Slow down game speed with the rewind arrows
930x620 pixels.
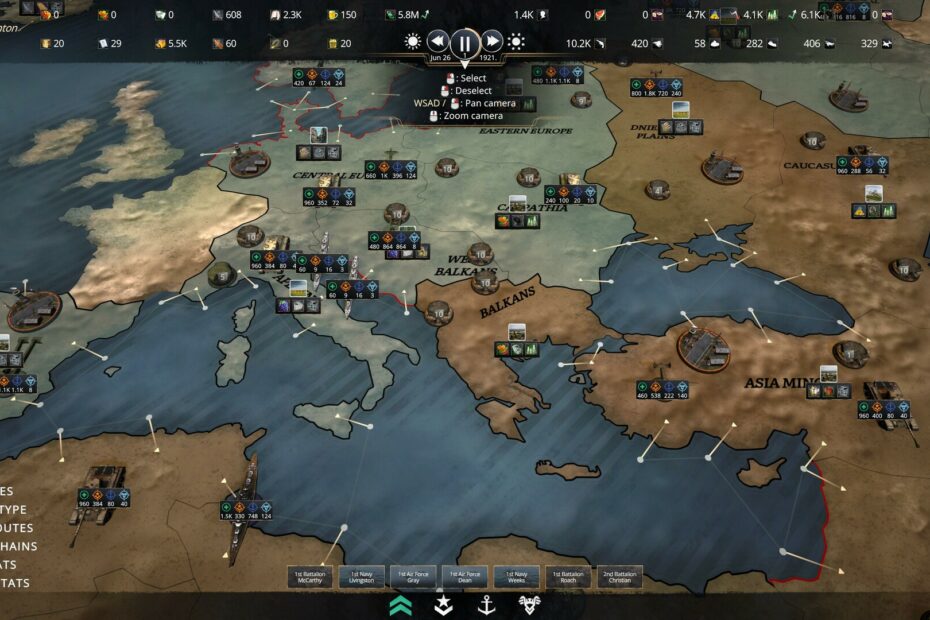point(438,42)
